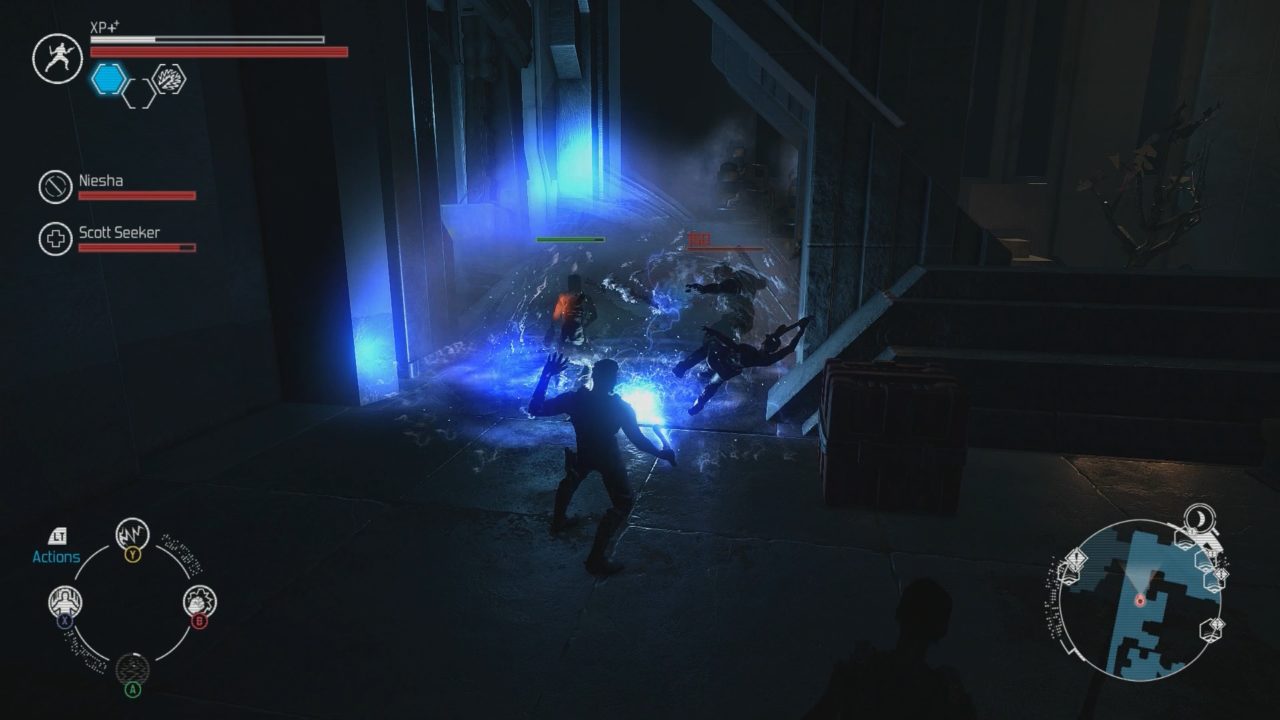Click the player character portrait icon
Screen dimensions: 1280x720
tap(56, 58)
